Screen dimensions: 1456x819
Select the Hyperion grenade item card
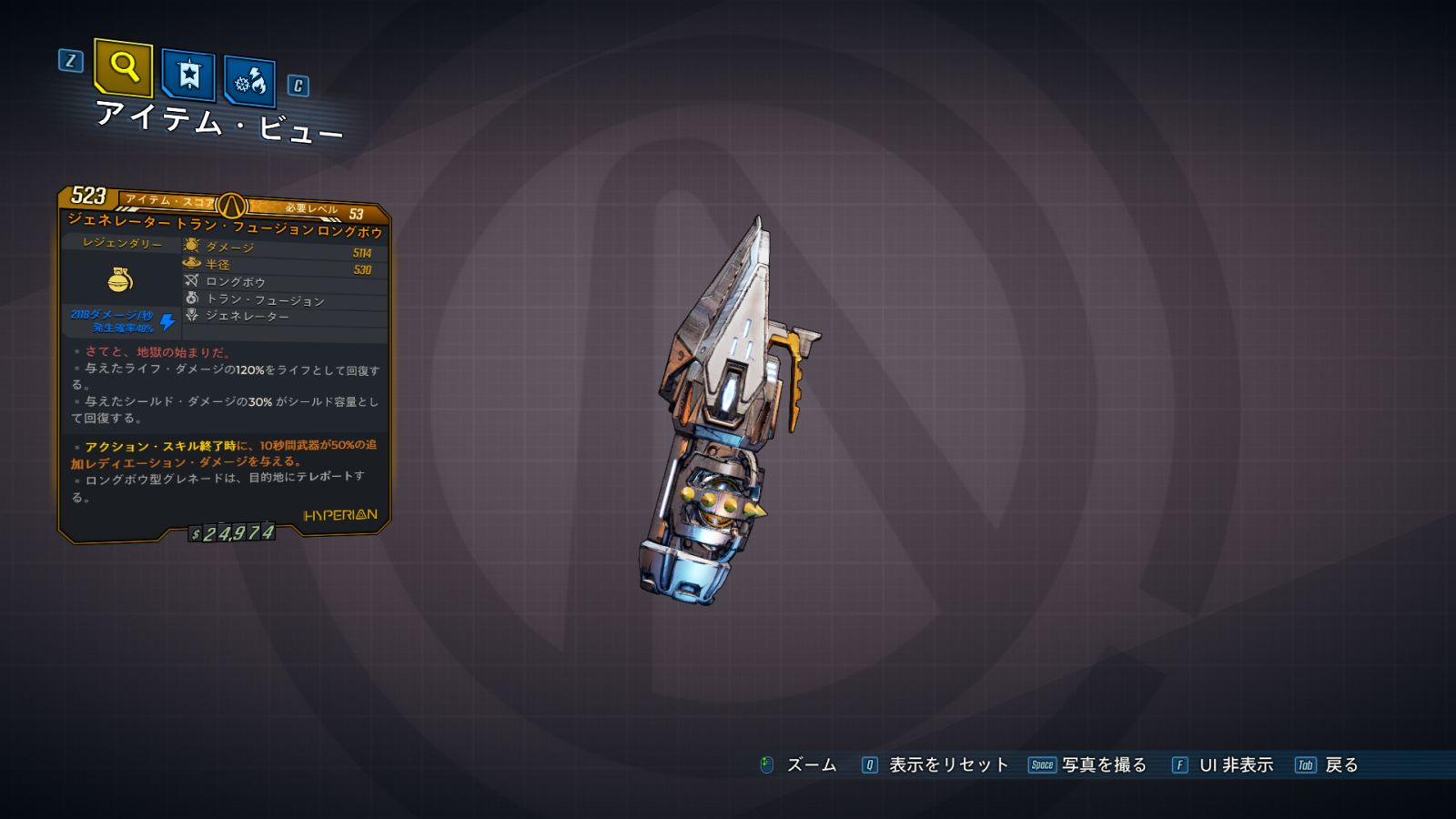[224, 364]
